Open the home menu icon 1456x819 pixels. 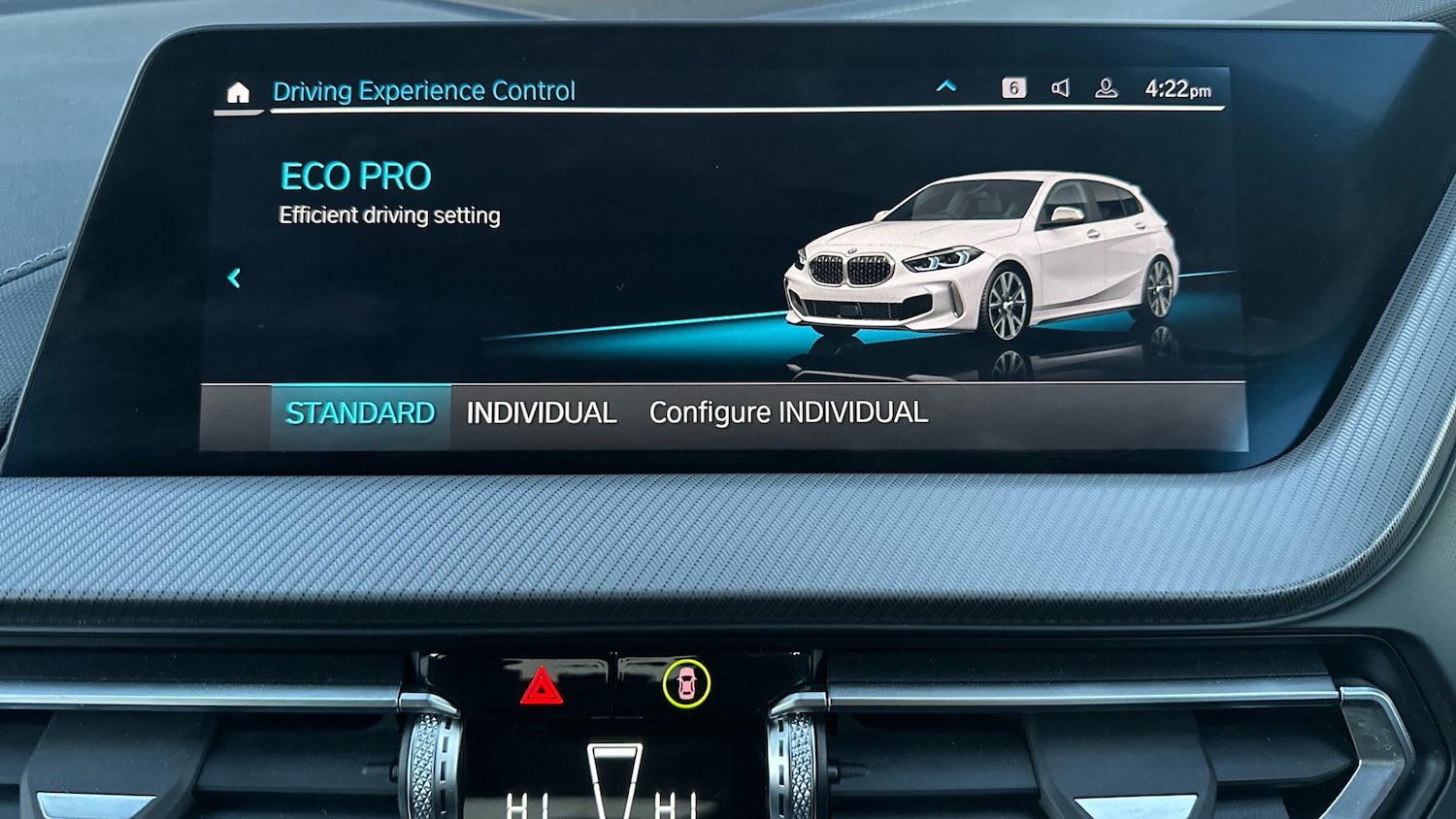[x=238, y=92]
